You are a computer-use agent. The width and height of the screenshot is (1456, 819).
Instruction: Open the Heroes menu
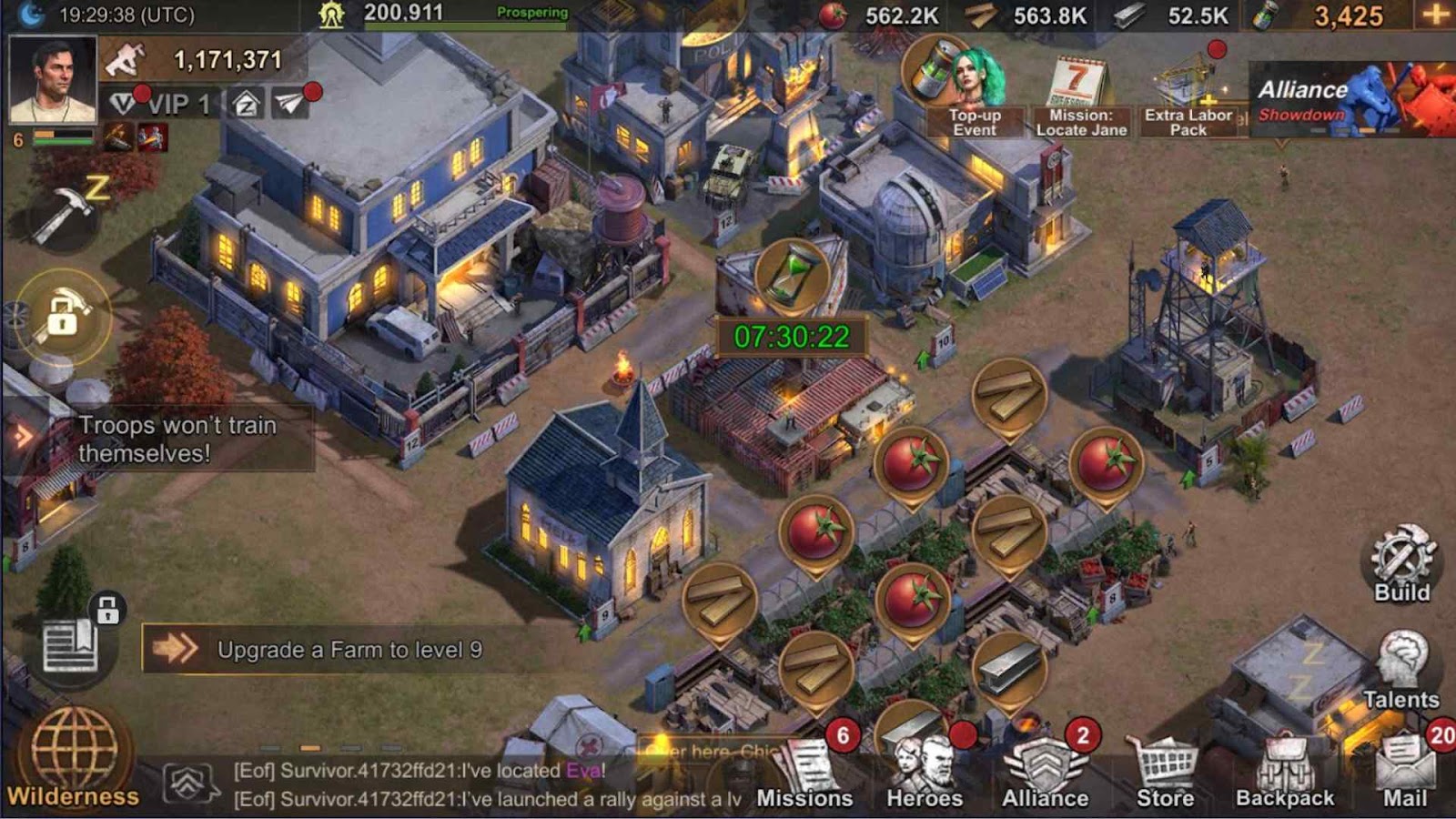(x=925, y=773)
